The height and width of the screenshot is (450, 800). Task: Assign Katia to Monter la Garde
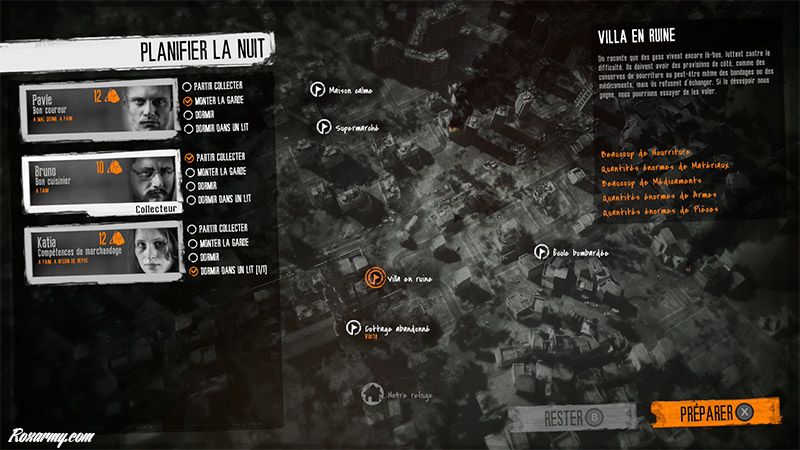tap(190, 243)
